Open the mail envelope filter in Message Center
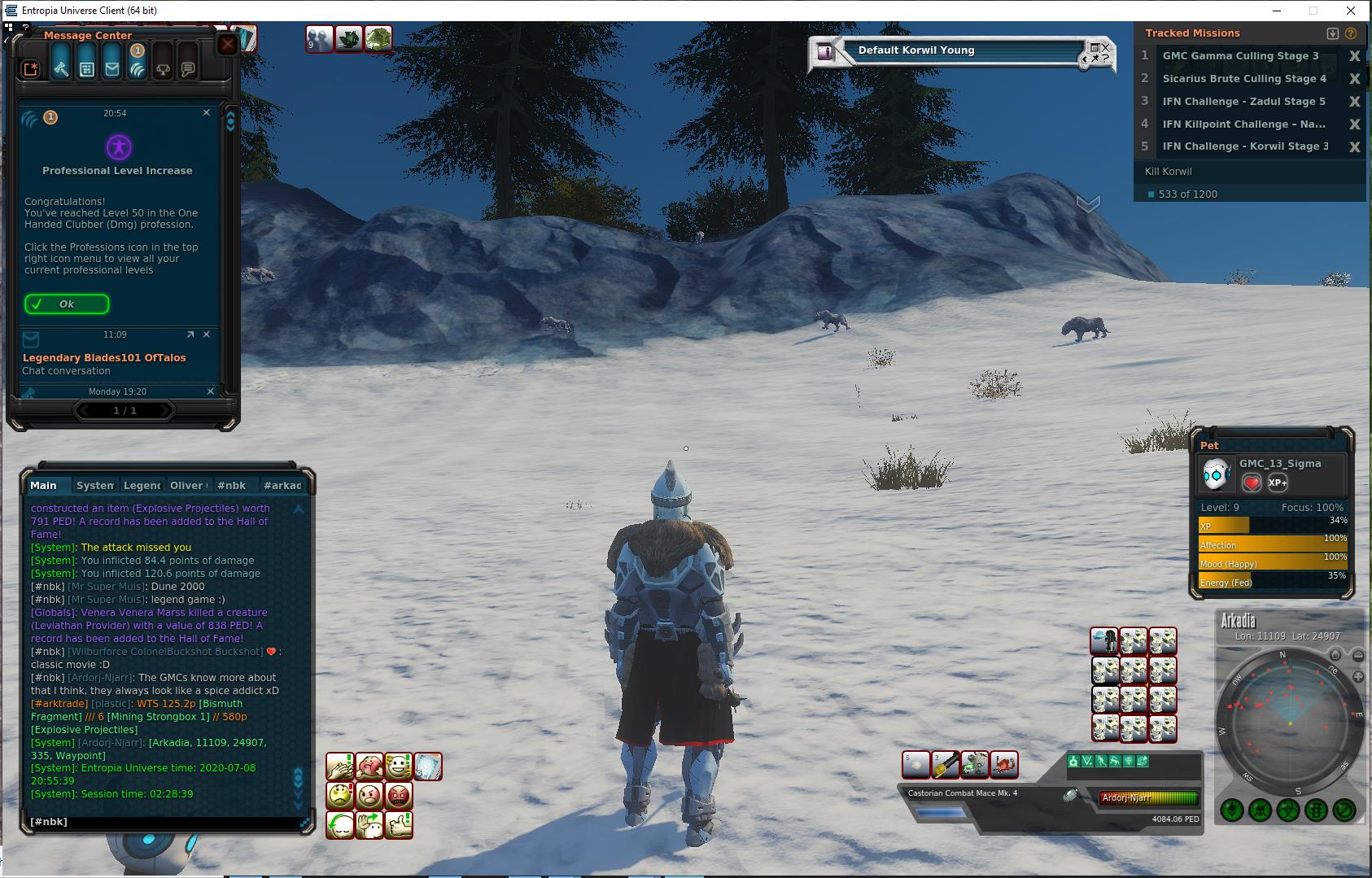 tap(112, 69)
